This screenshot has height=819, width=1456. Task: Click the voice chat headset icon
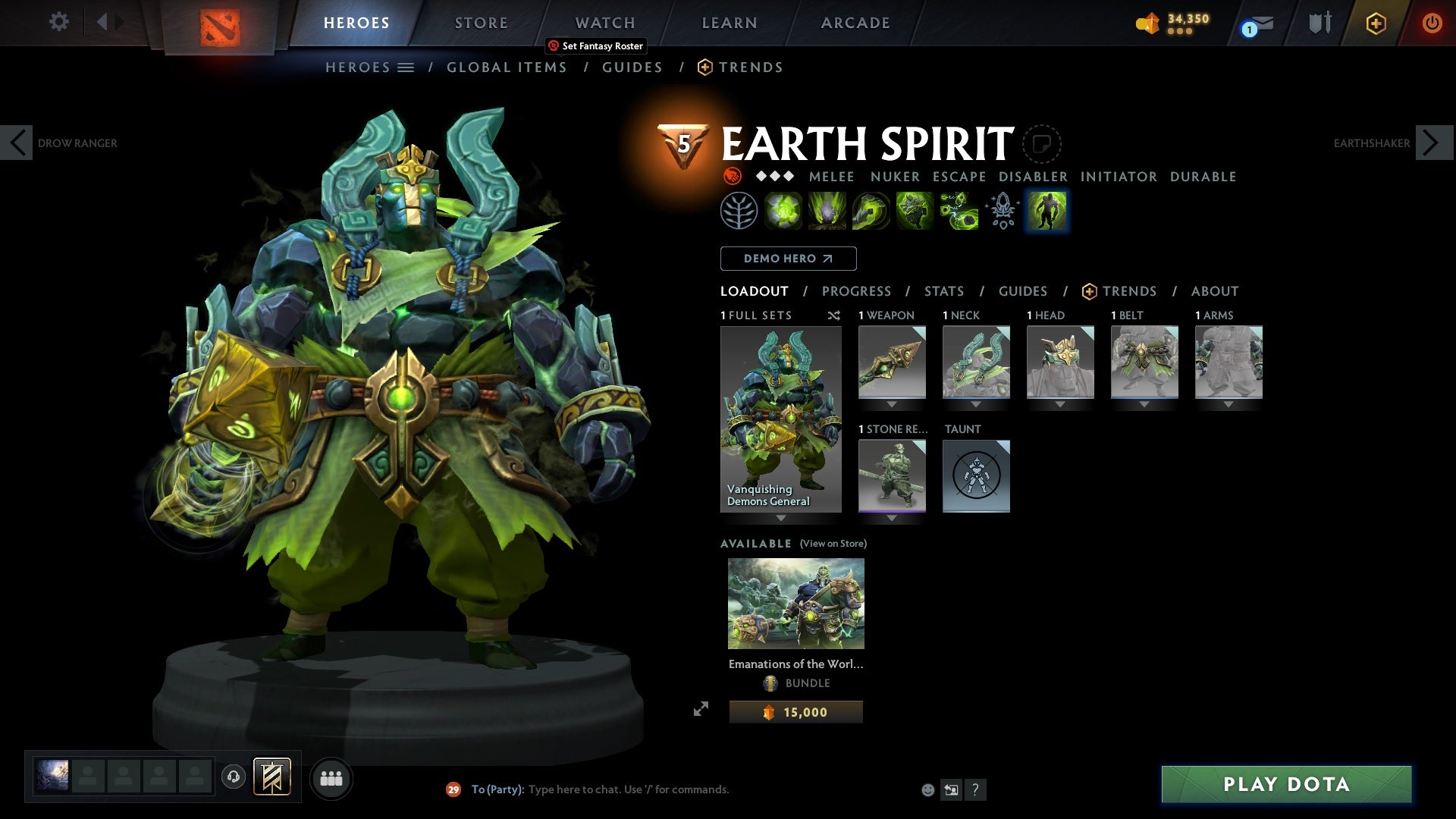233,777
